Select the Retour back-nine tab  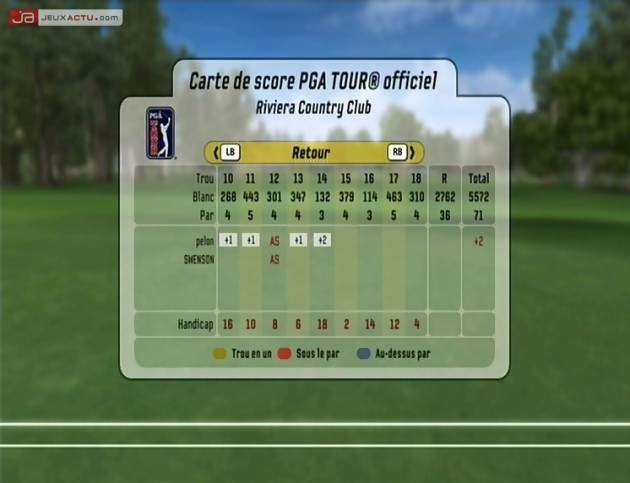click(x=311, y=153)
